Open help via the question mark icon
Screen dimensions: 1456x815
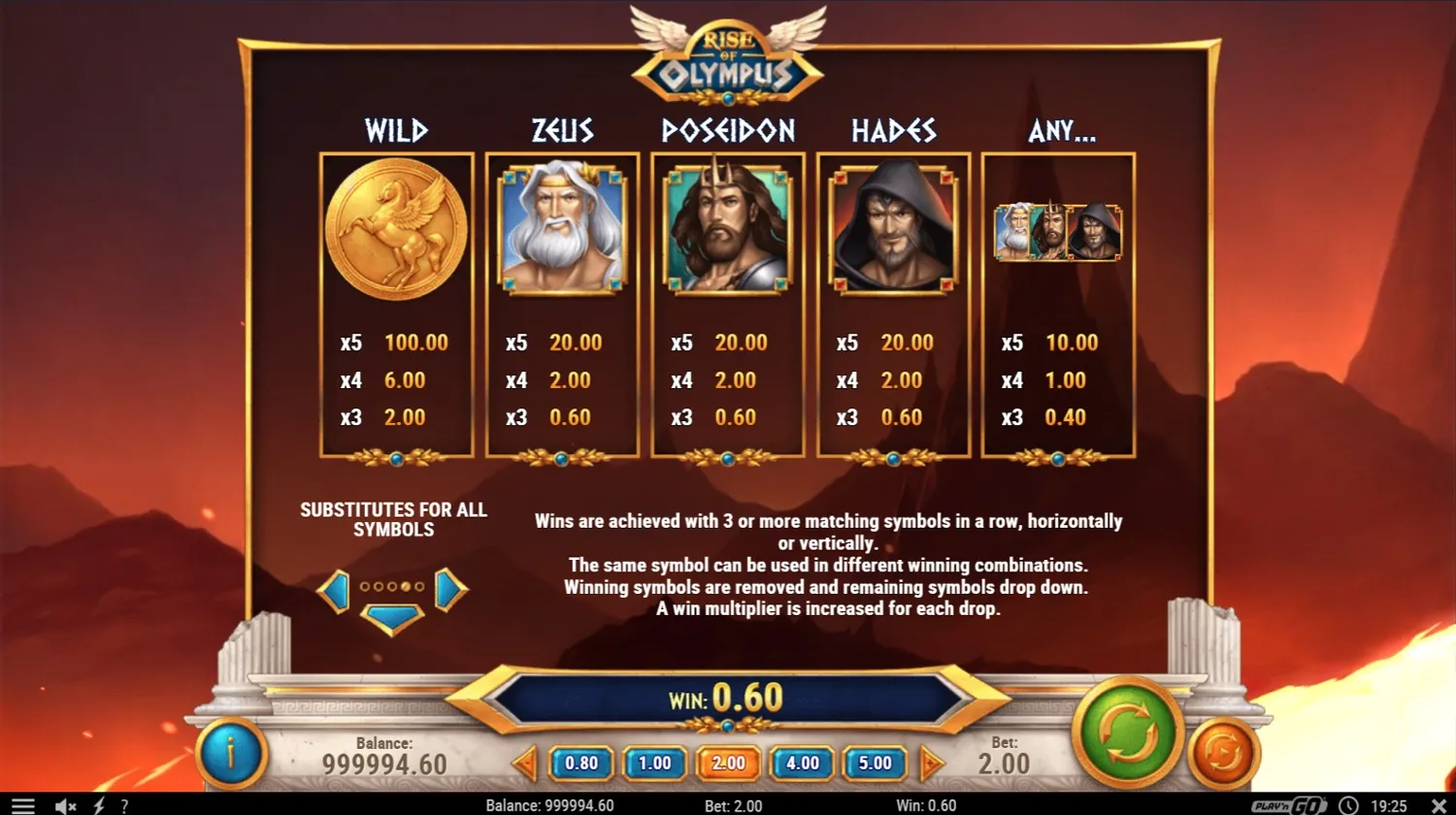[124, 804]
